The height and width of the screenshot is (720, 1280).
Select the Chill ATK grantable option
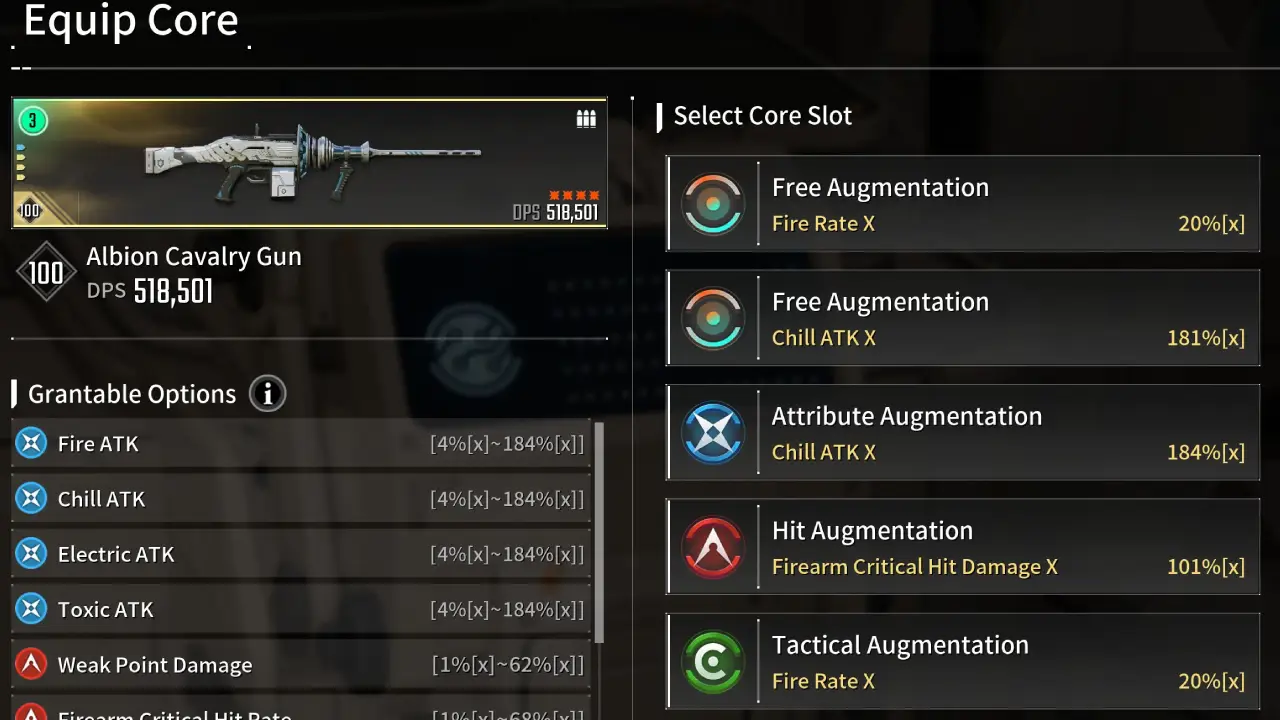point(101,498)
